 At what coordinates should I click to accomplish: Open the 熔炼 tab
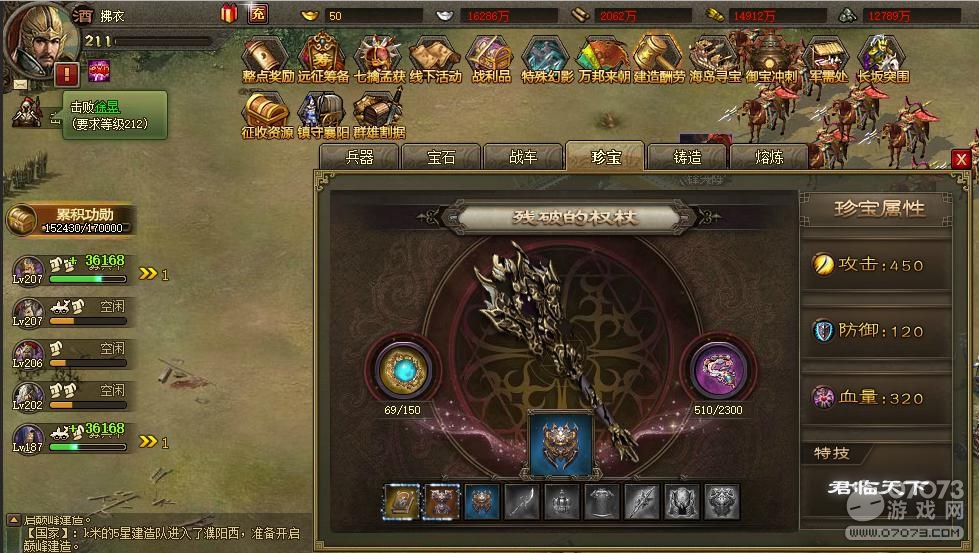(769, 157)
